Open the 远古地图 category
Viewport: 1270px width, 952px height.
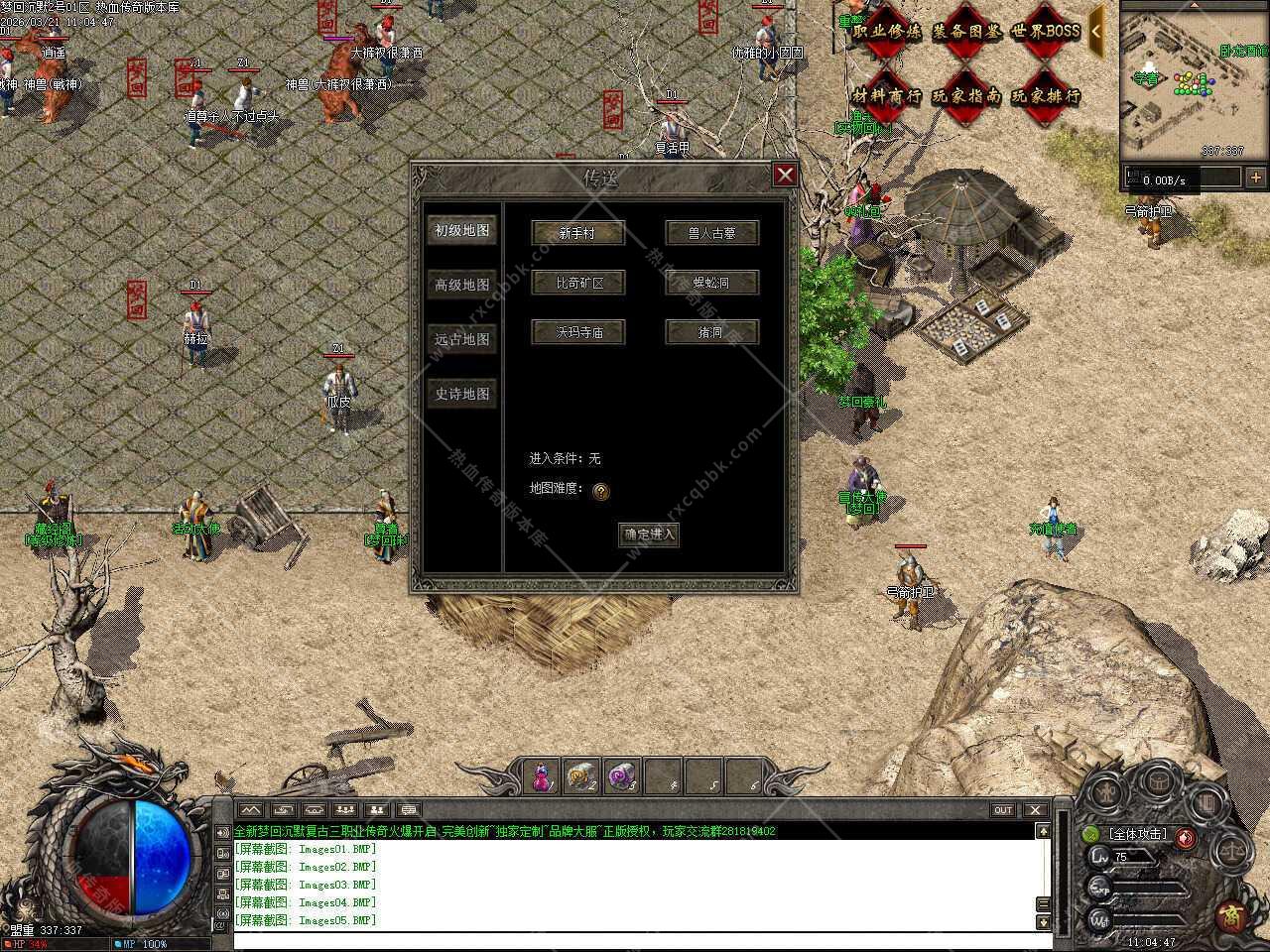coord(461,339)
